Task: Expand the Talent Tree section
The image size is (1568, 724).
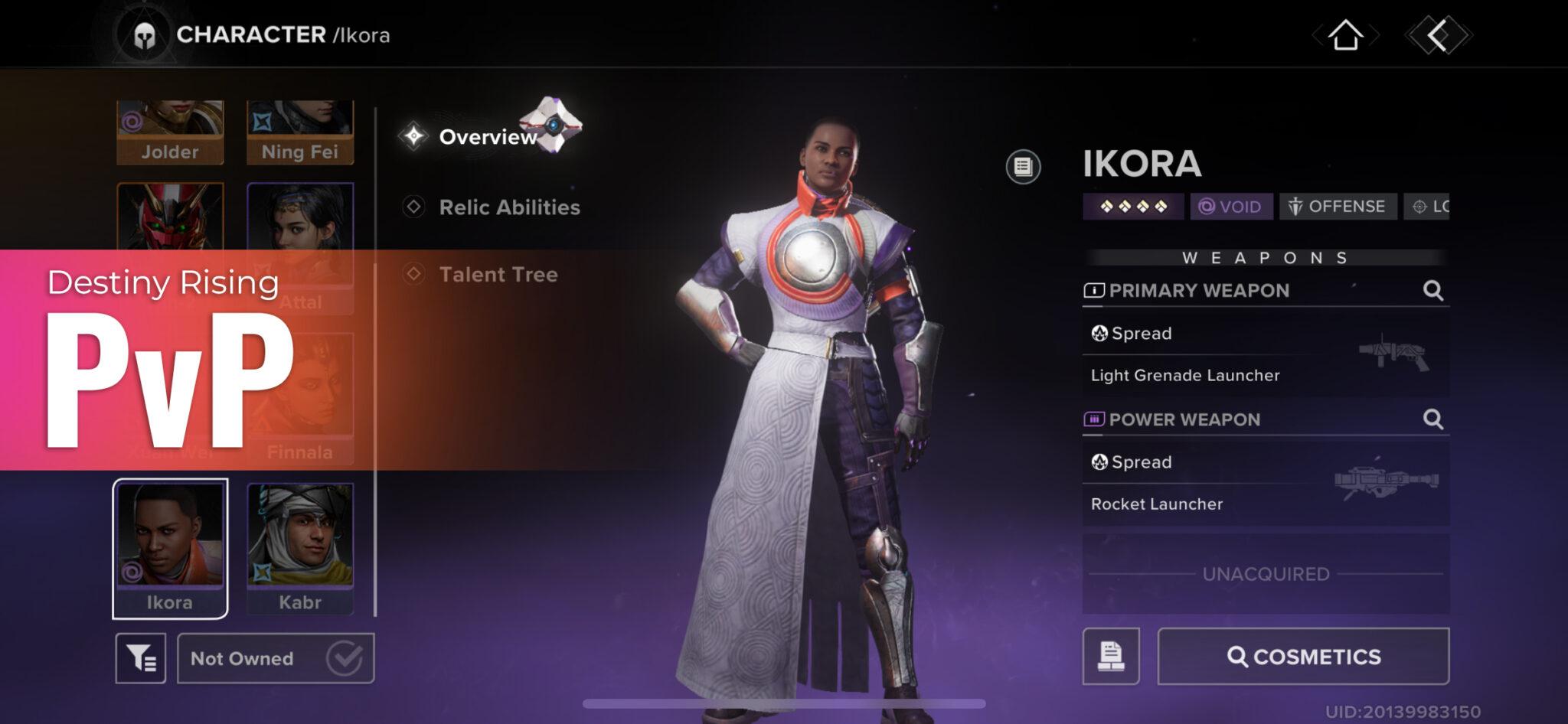Action: point(498,275)
